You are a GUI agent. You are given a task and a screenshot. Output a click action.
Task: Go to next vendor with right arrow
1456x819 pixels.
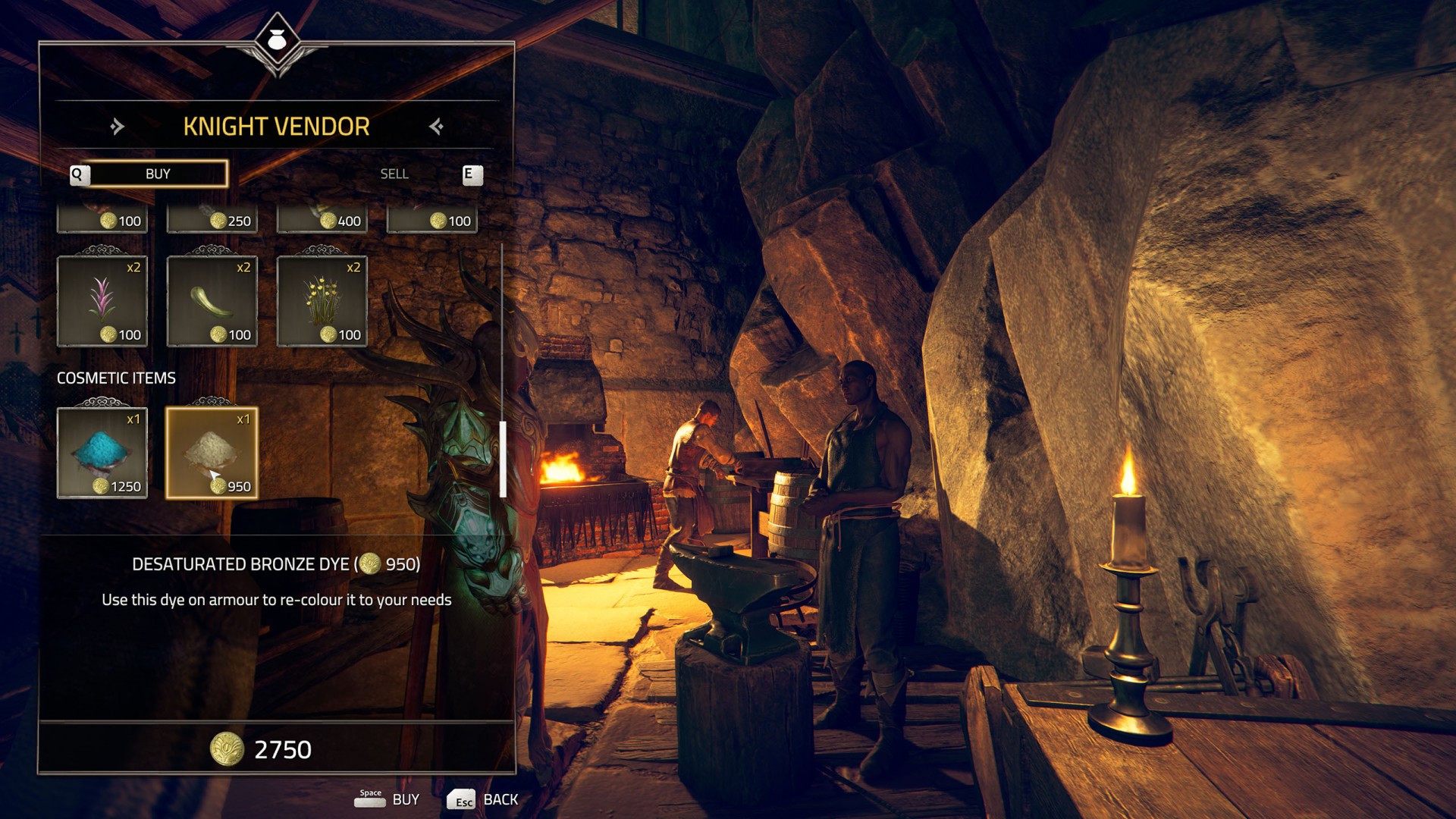point(436,126)
